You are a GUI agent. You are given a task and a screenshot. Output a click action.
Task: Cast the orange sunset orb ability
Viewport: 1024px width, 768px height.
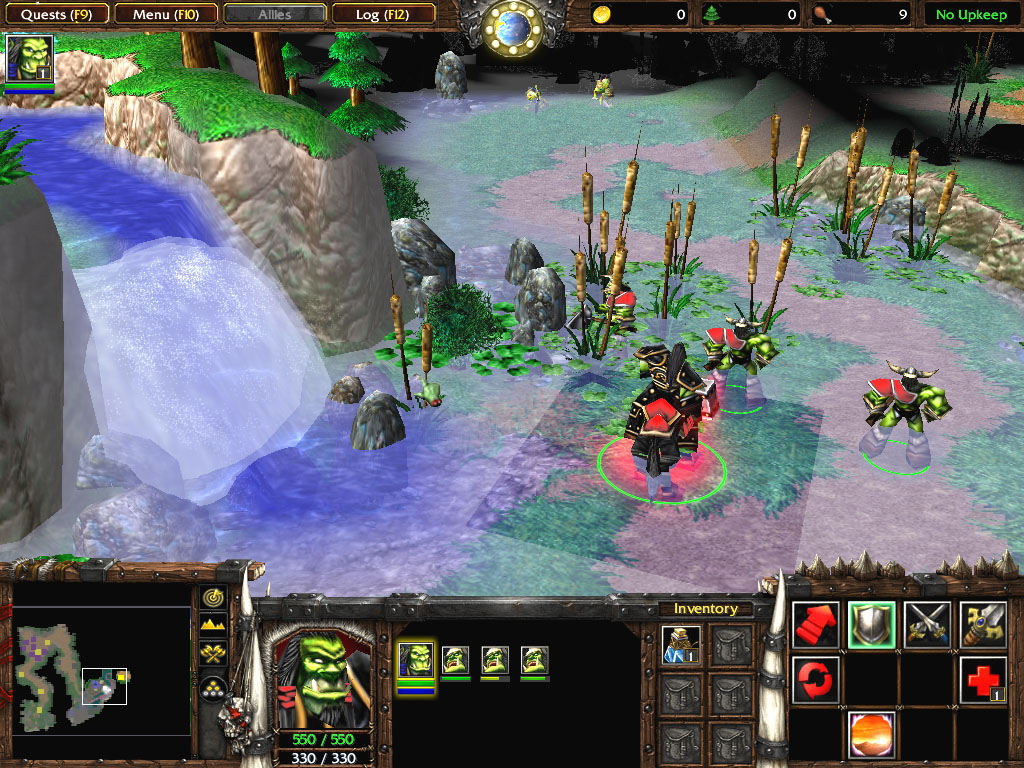point(871,735)
